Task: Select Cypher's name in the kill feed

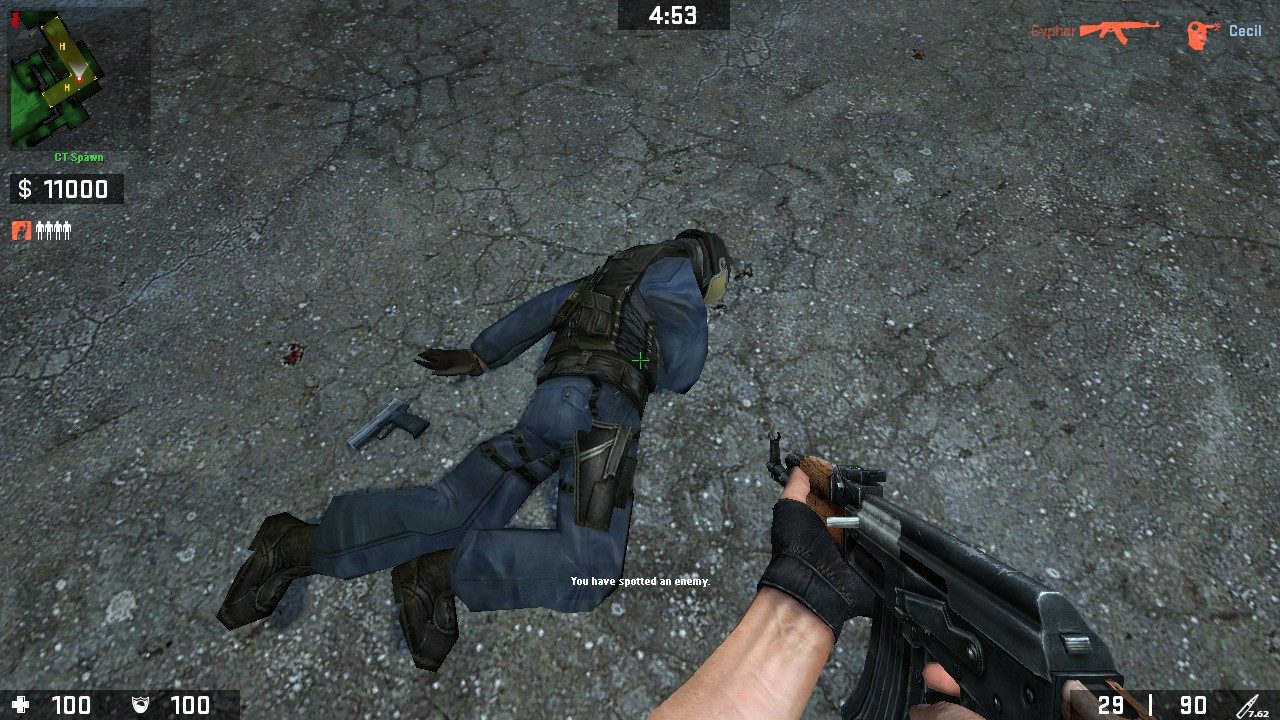Action: [1052, 30]
